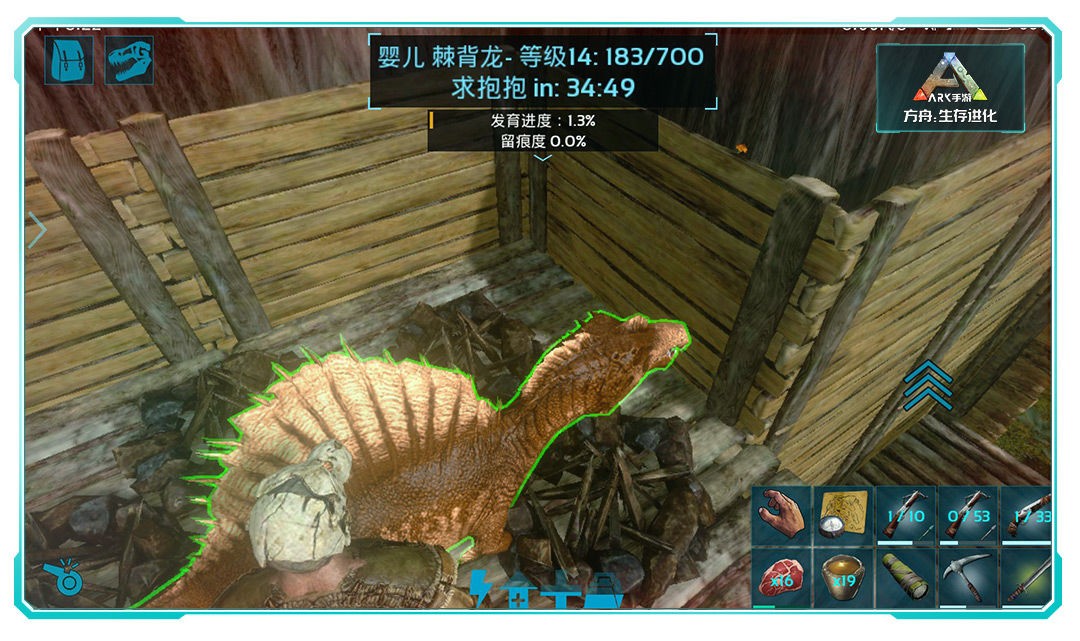Screen dimensions: 1080x641
Task: Select the raw meat x16 slot
Action: coord(782,578)
